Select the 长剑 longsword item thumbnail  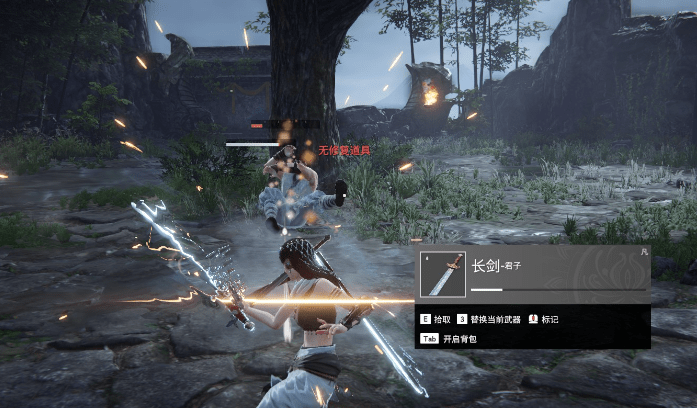[443, 273]
